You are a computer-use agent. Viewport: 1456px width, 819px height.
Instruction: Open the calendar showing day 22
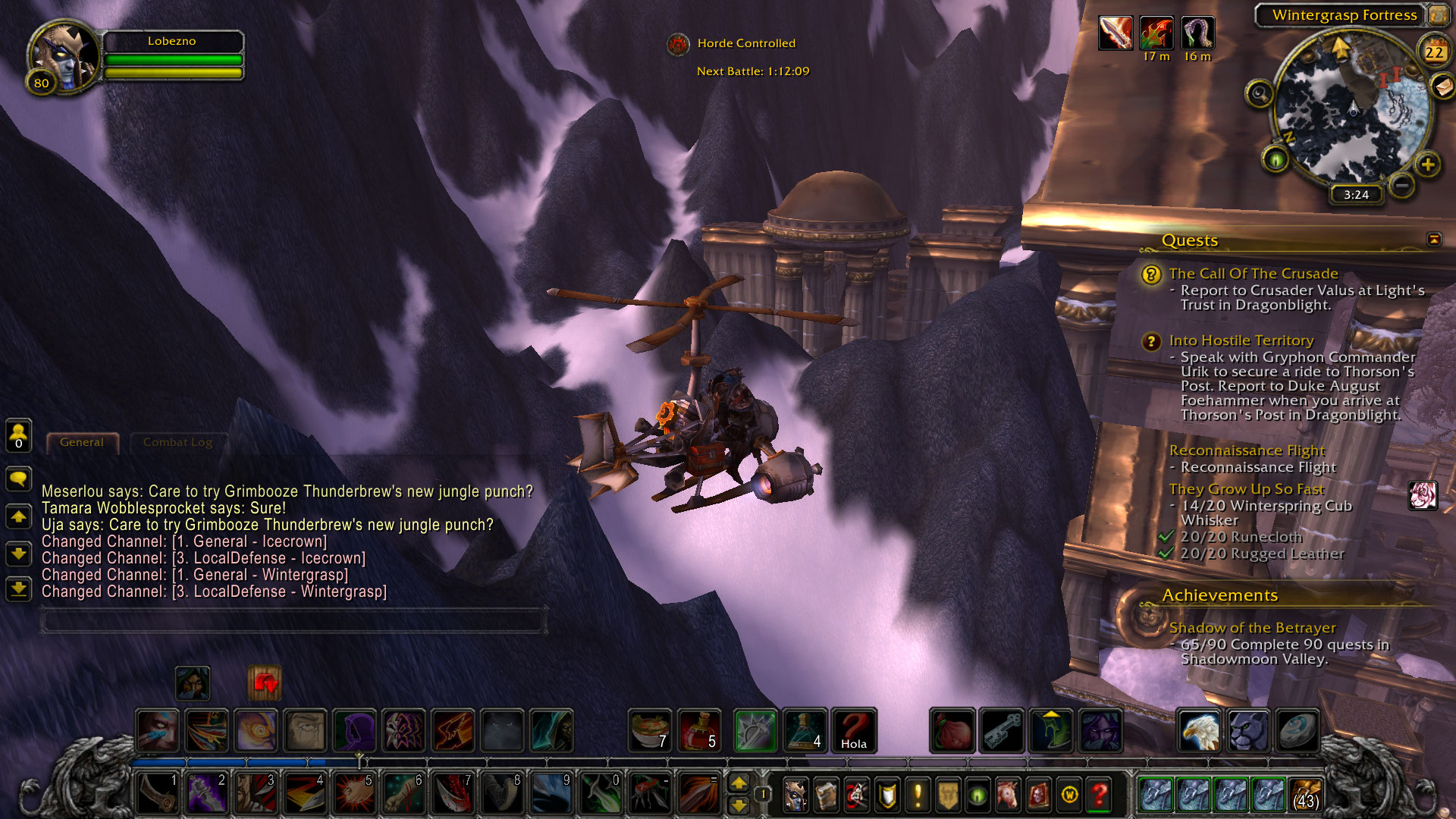1433,52
